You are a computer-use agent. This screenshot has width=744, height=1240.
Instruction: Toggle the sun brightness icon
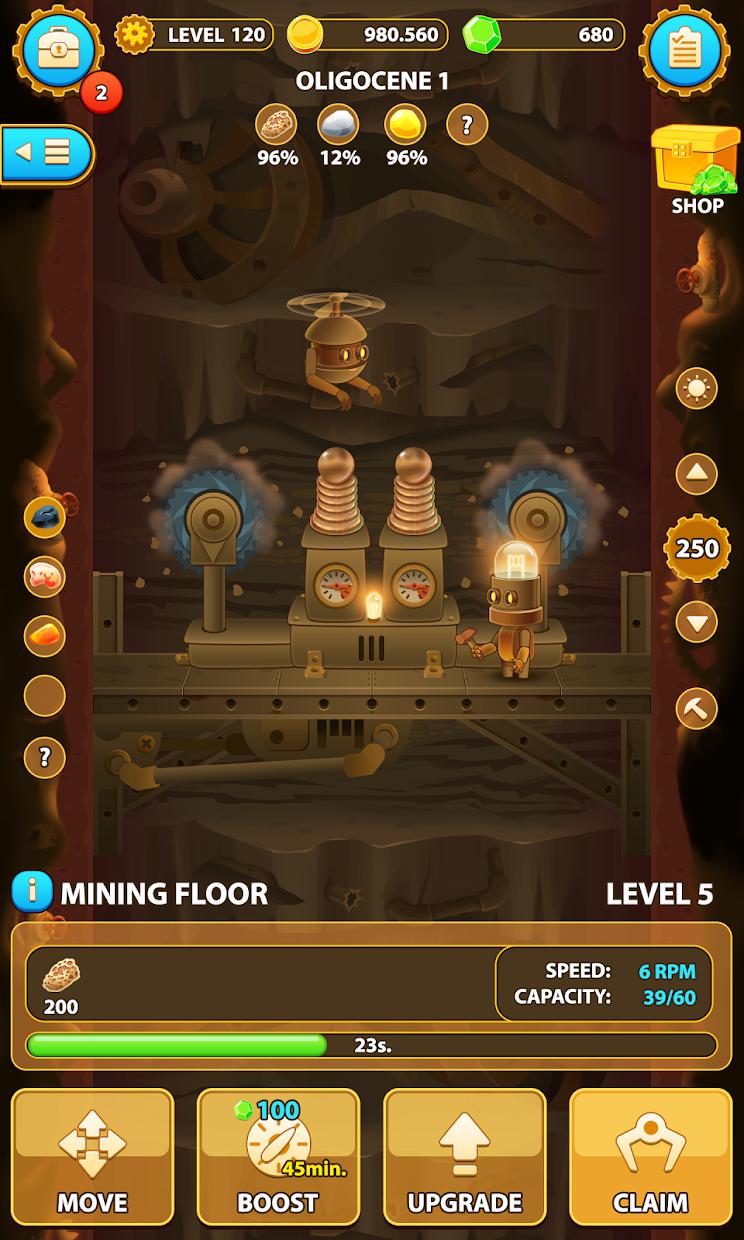[696, 388]
